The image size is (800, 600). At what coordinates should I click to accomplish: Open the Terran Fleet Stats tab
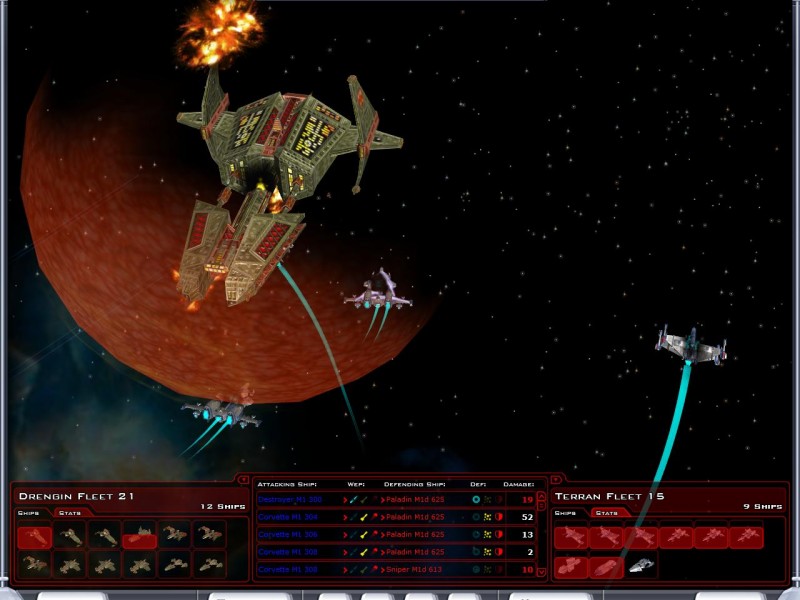coord(607,514)
